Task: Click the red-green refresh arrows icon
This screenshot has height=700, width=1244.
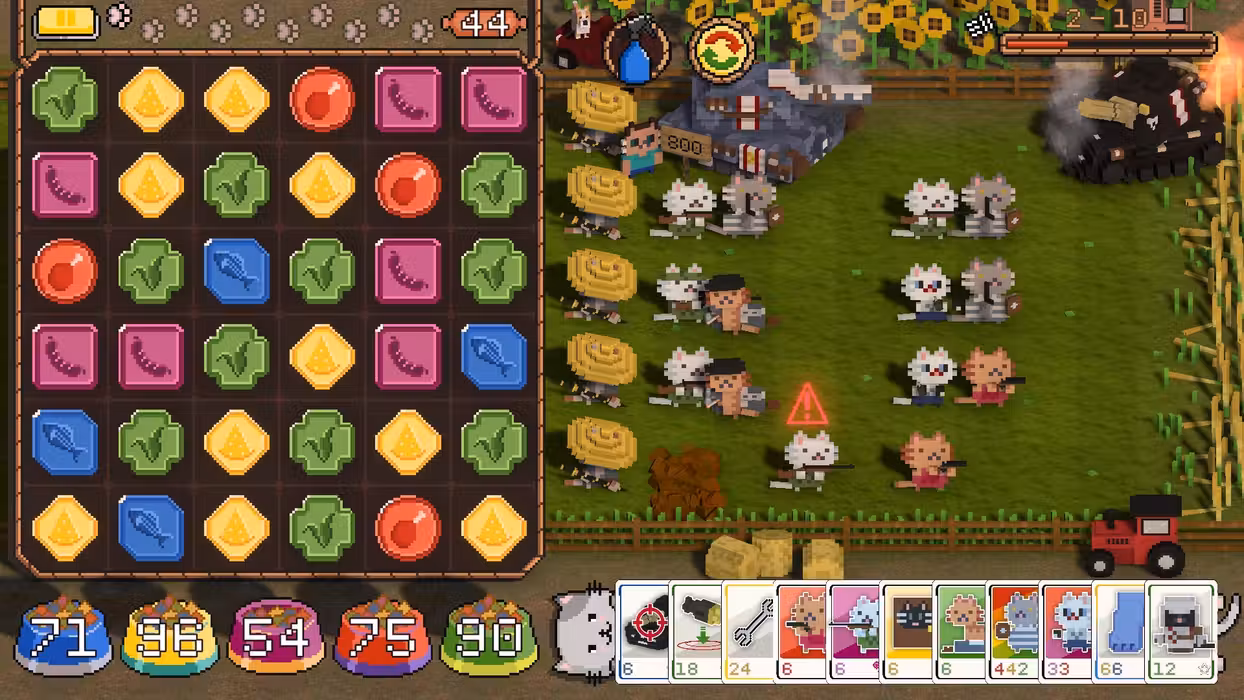Action: (x=723, y=51)
